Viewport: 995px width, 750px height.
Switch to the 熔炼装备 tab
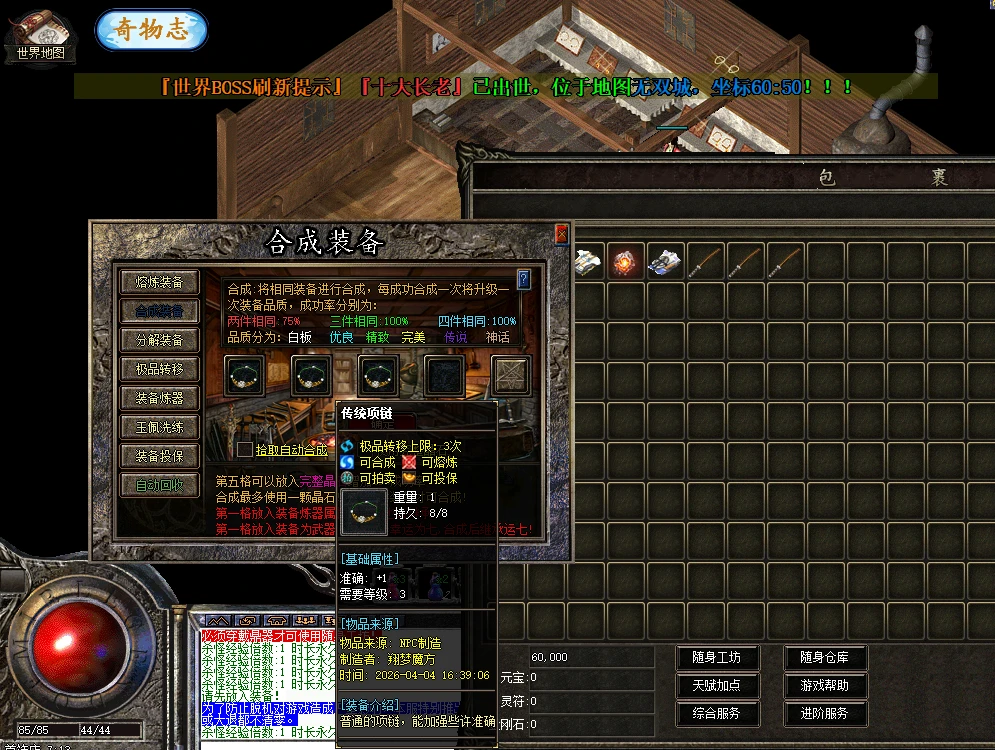pyautogui.click(x=159, y=282)
